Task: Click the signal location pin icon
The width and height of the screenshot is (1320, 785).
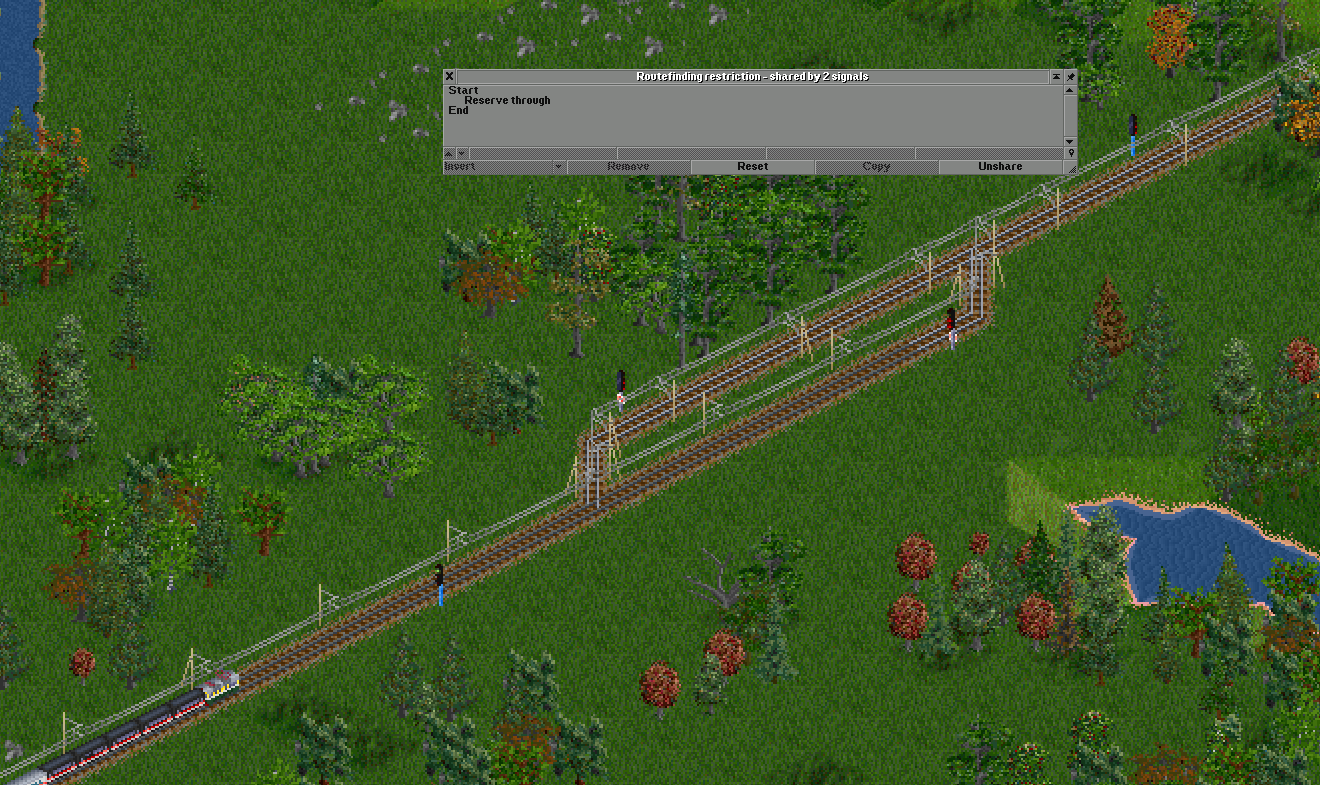Action: coord(1069,154)
